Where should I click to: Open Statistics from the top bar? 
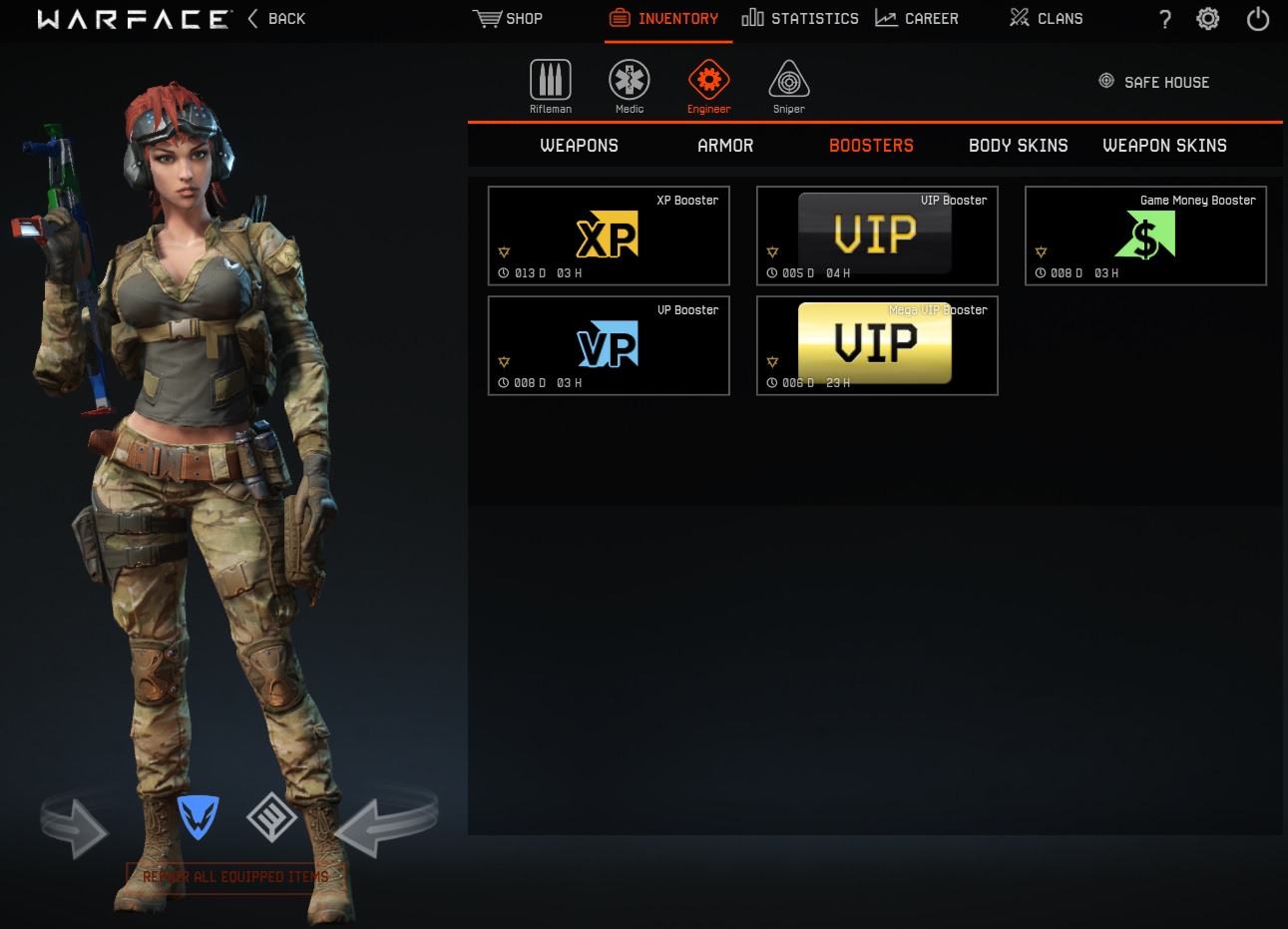tap(799, 18)
